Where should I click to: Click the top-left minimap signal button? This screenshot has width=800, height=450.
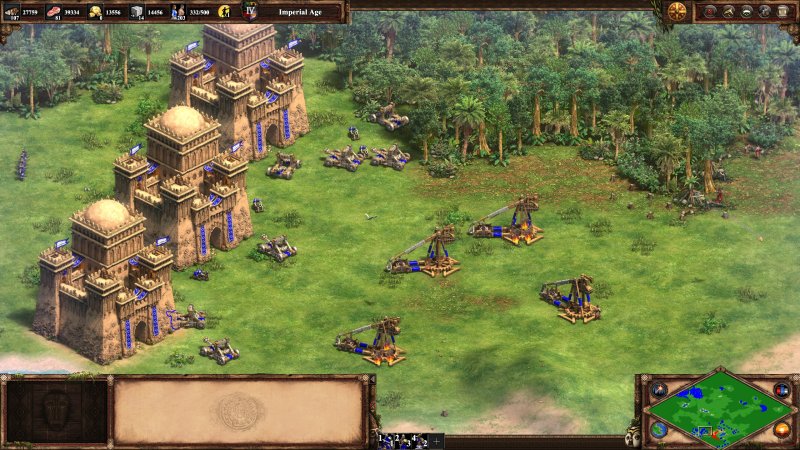[x=659, y=388]
